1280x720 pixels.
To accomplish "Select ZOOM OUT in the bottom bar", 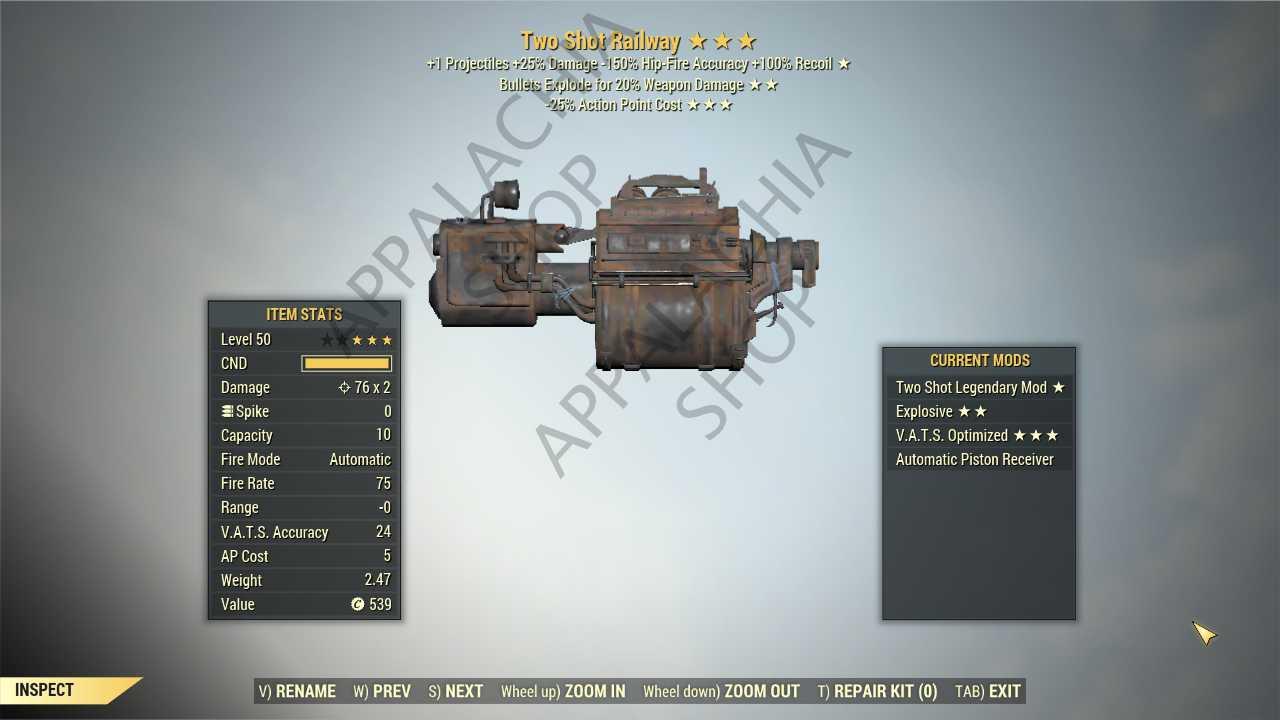I will [721, 691].
